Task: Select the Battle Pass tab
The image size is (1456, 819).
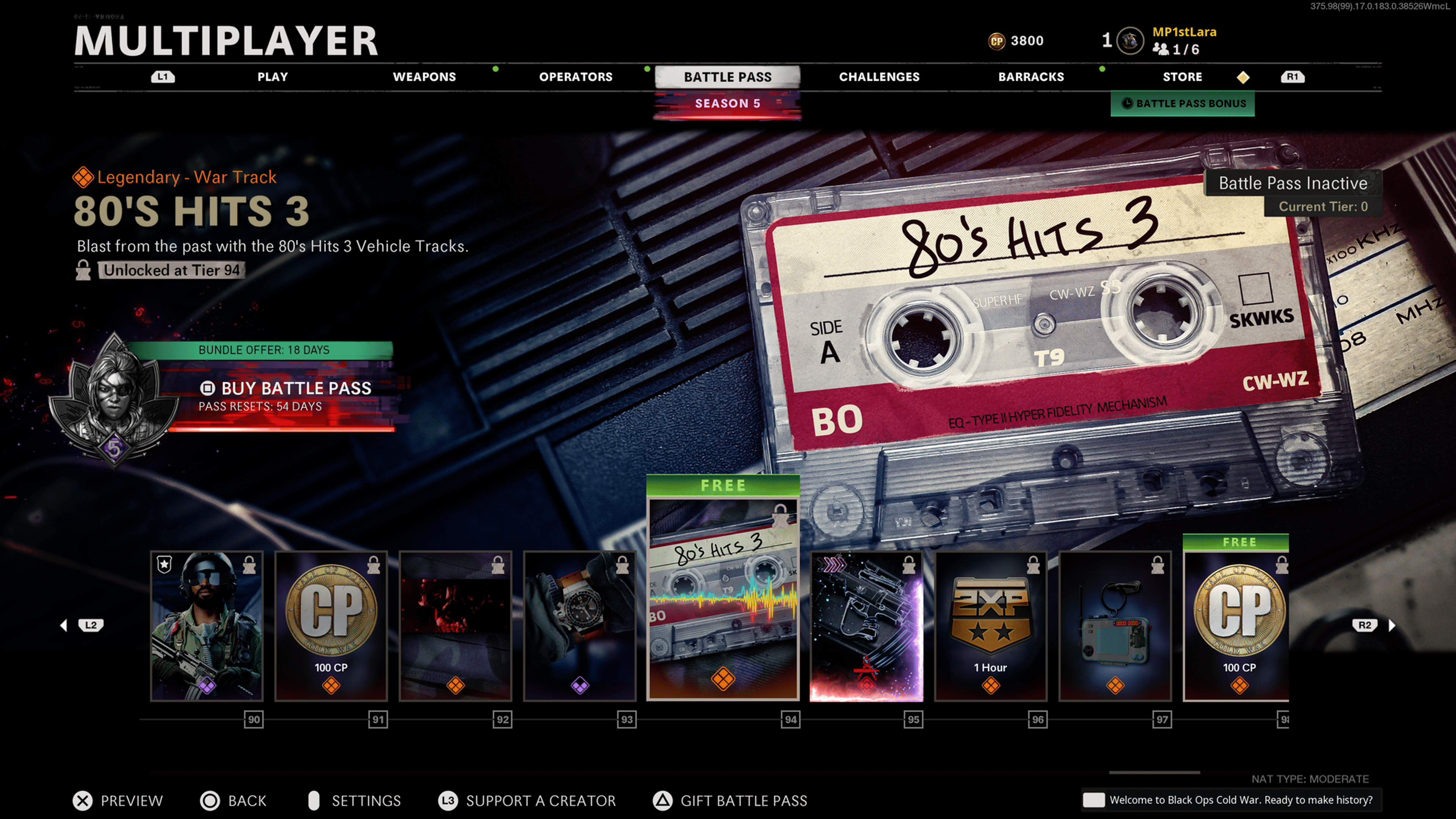Action: (728, 77)
